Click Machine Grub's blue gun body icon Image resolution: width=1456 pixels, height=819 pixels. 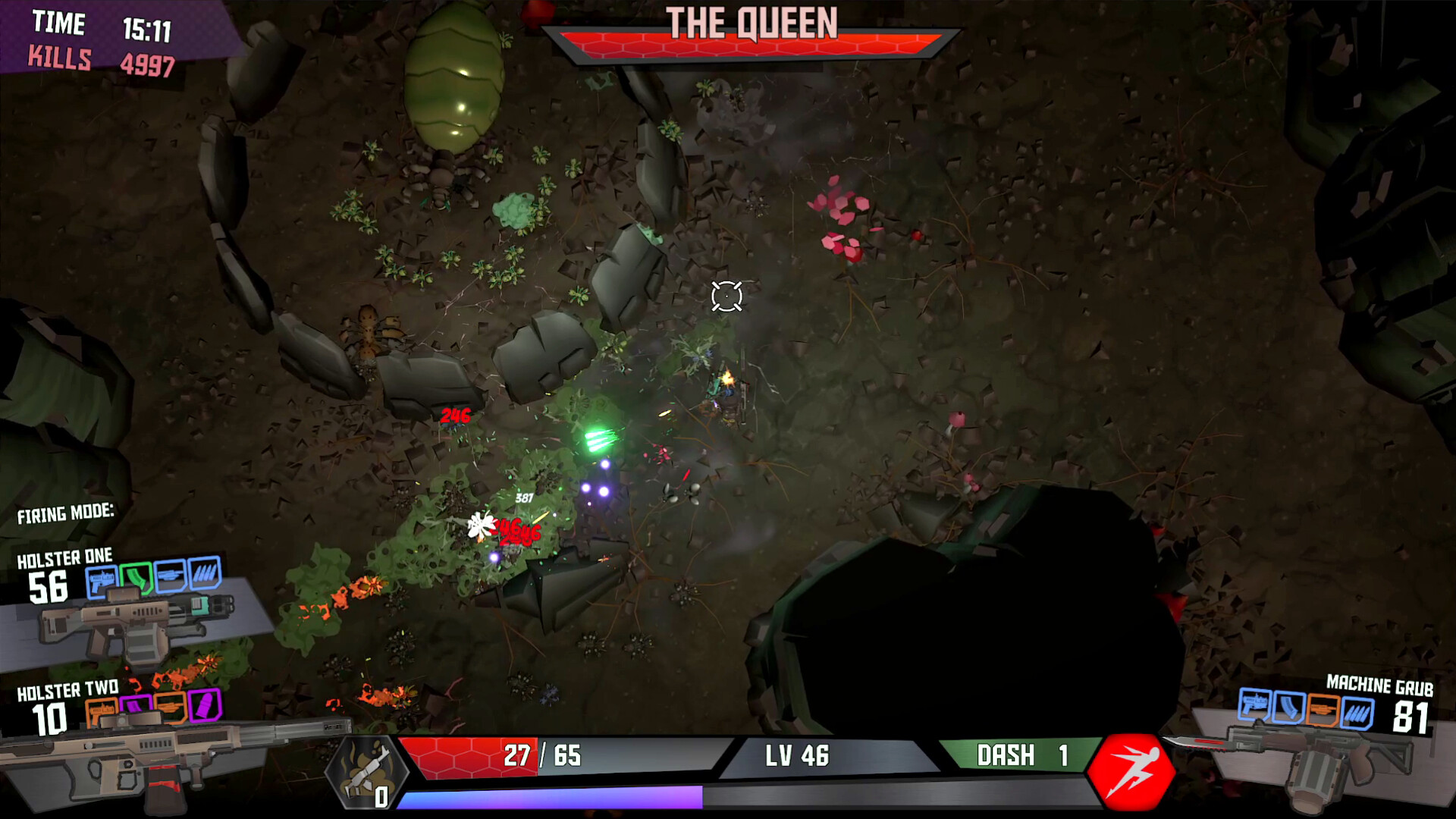[1254, 704]
